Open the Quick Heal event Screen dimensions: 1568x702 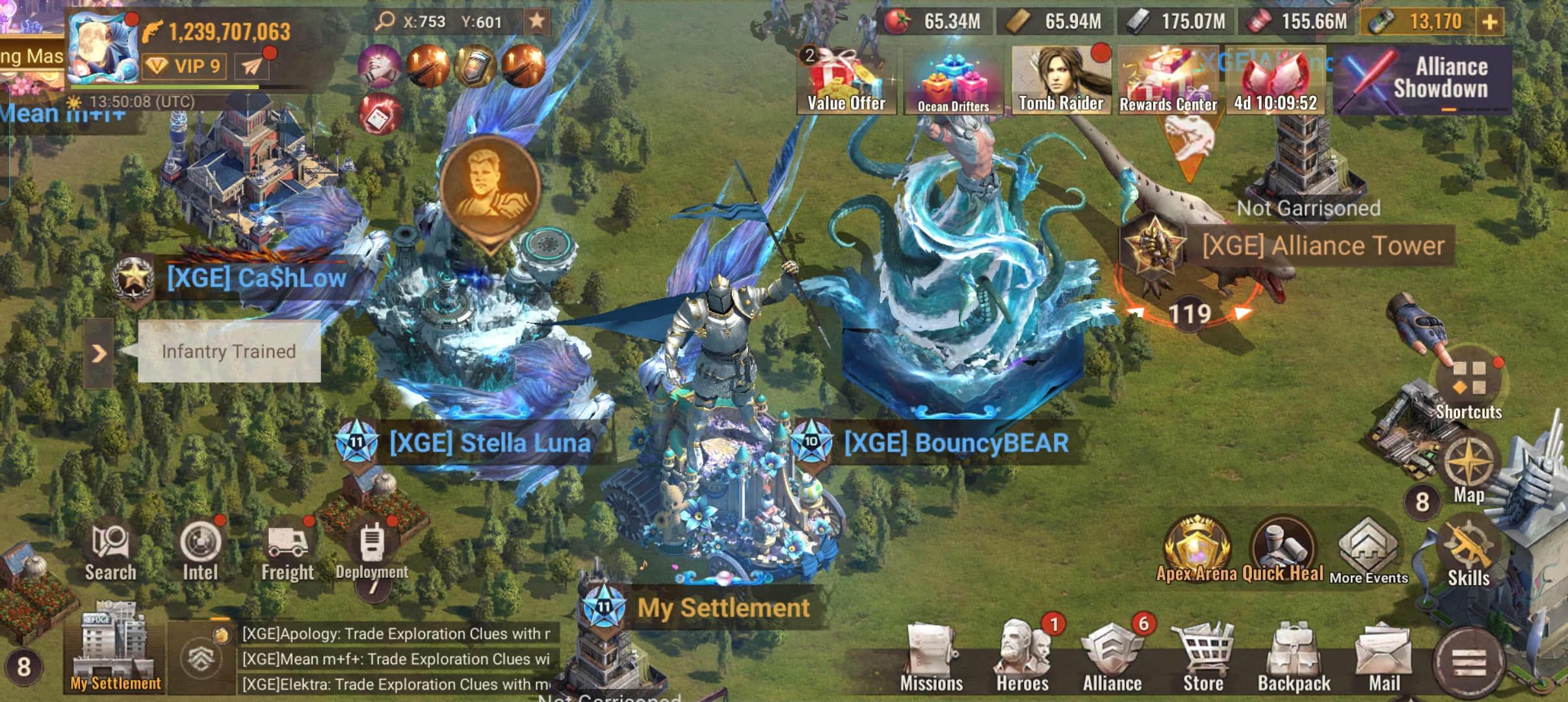tap(1283, 549)
